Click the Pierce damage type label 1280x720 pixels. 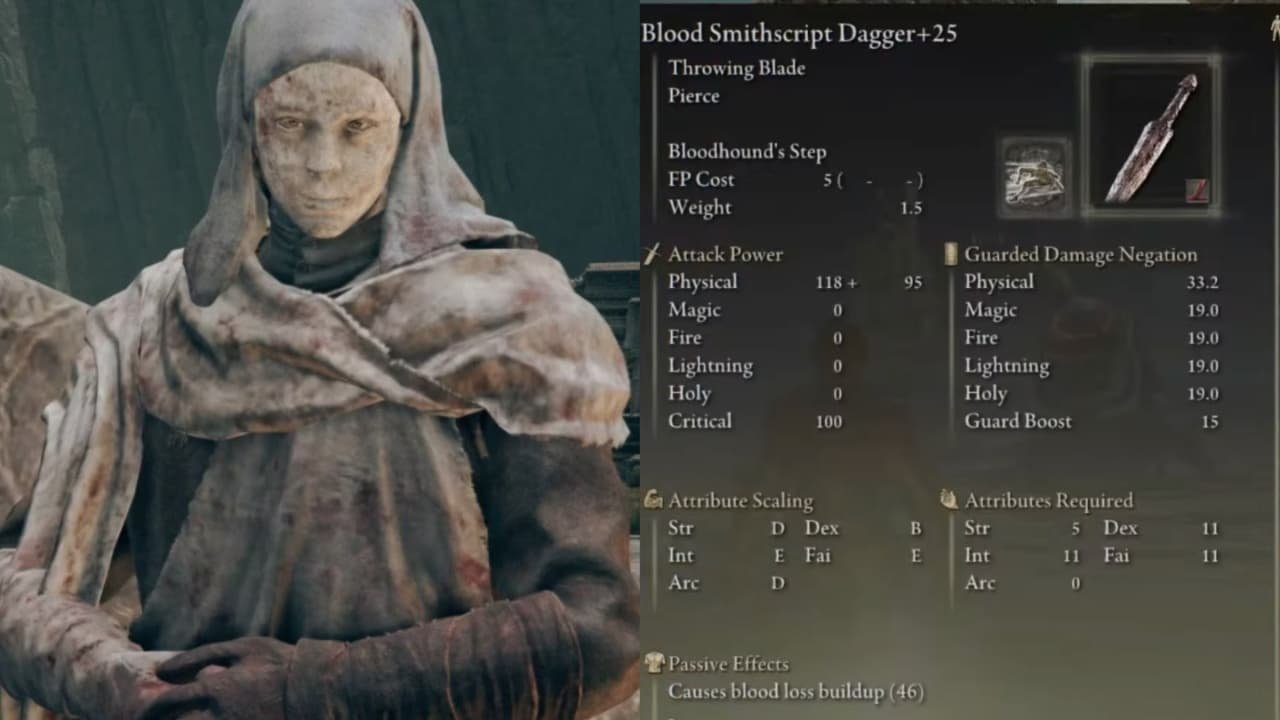click(x=694, y=96)
